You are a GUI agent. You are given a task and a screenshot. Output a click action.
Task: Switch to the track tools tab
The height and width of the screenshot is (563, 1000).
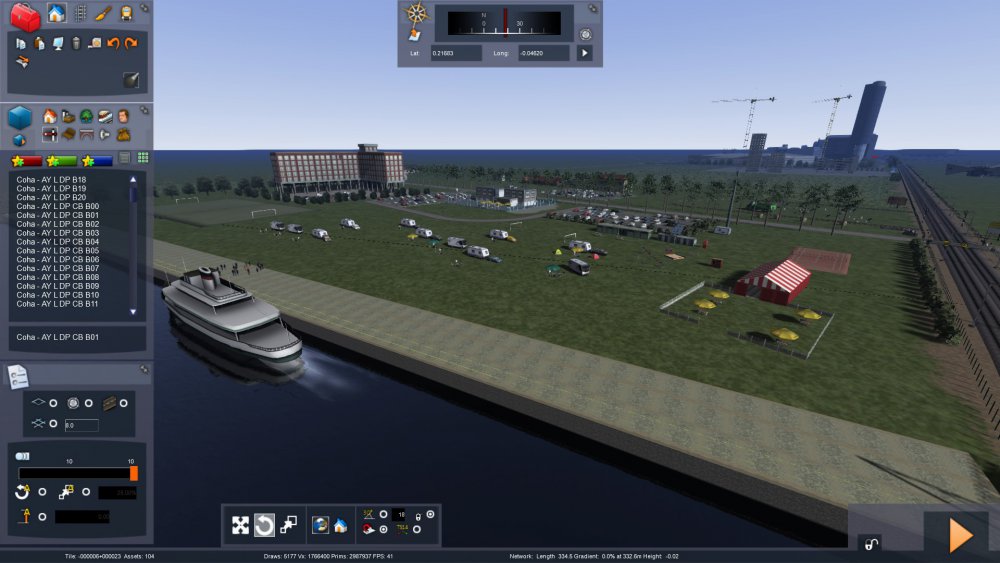80,14
